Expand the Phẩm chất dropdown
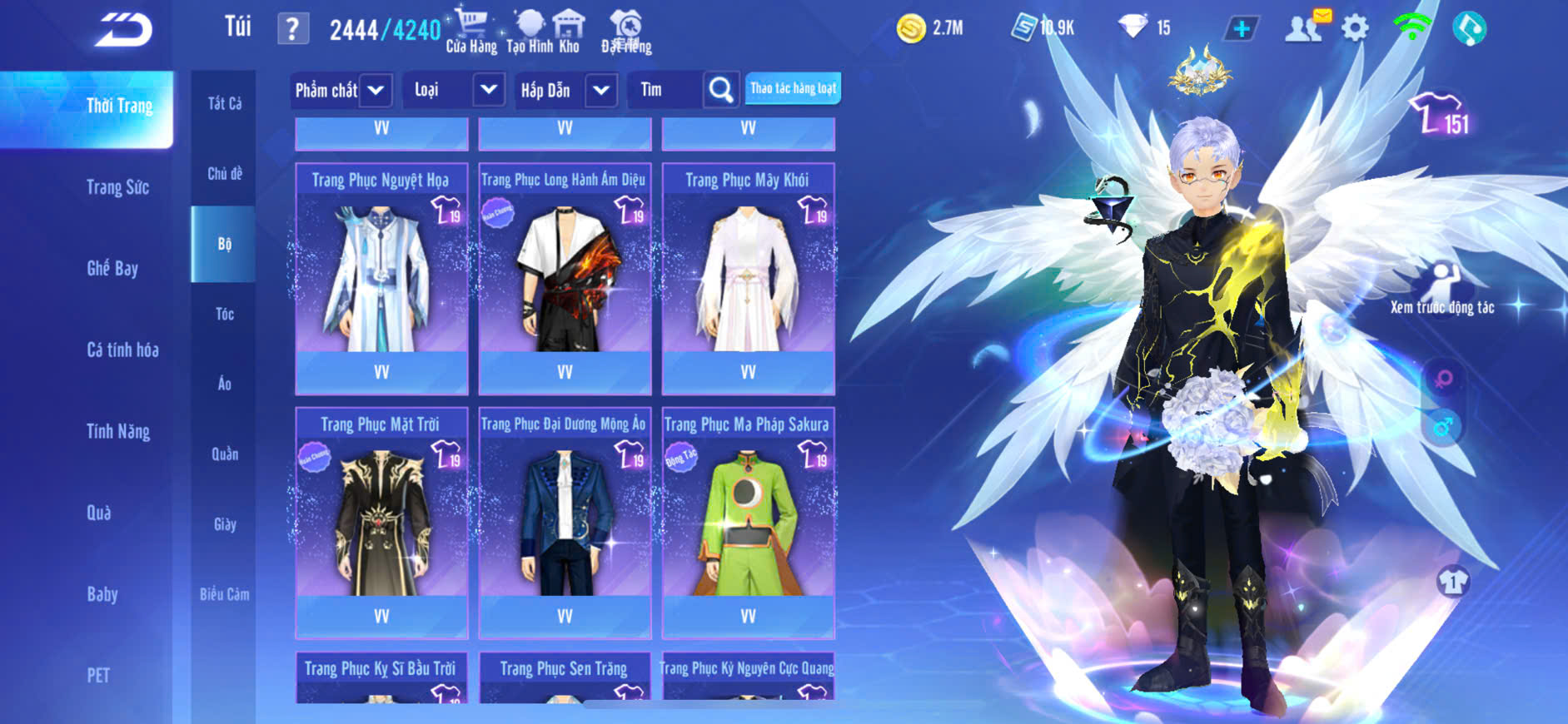 376,90
